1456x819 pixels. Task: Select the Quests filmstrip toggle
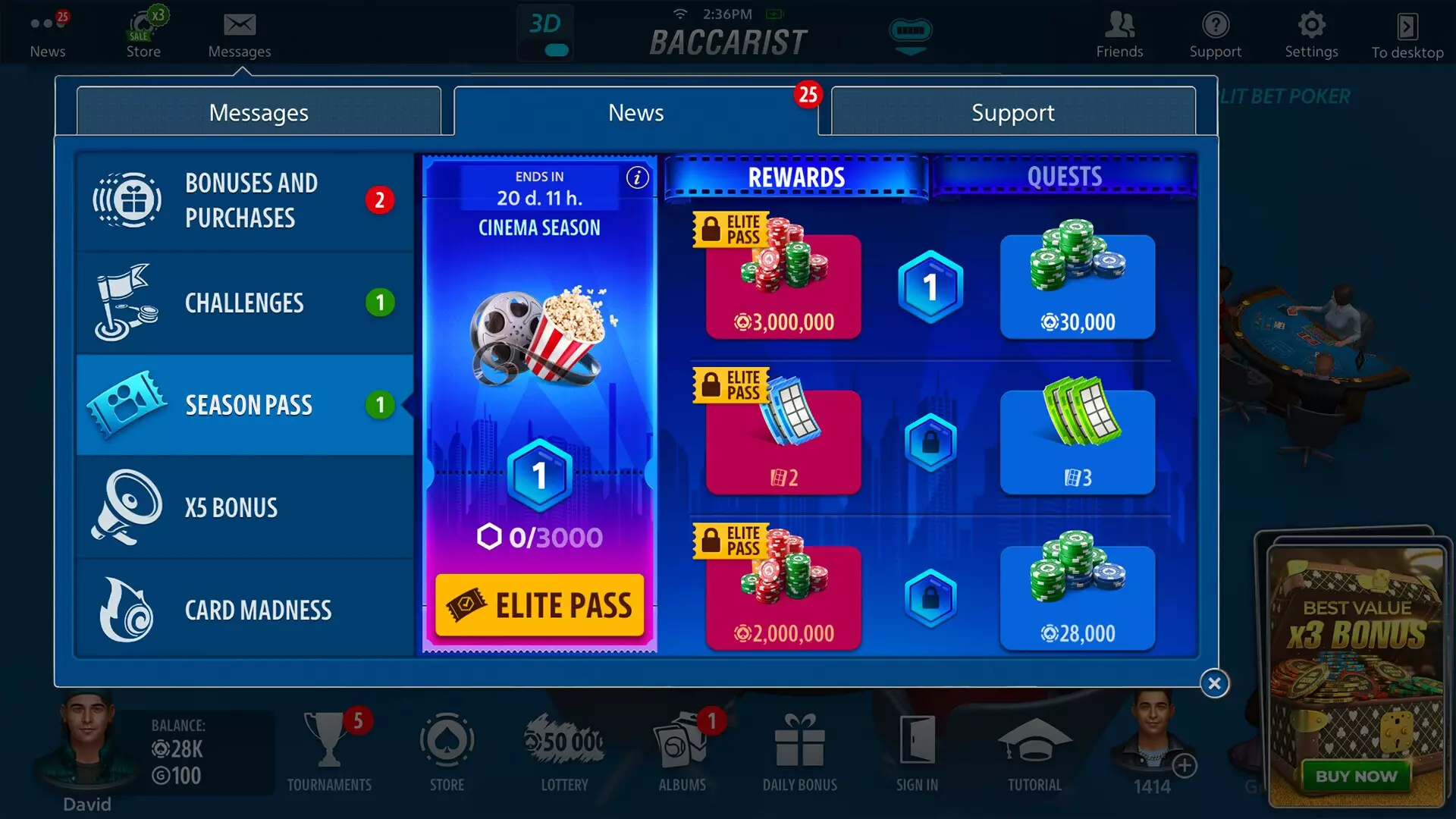pos(1064,177)
